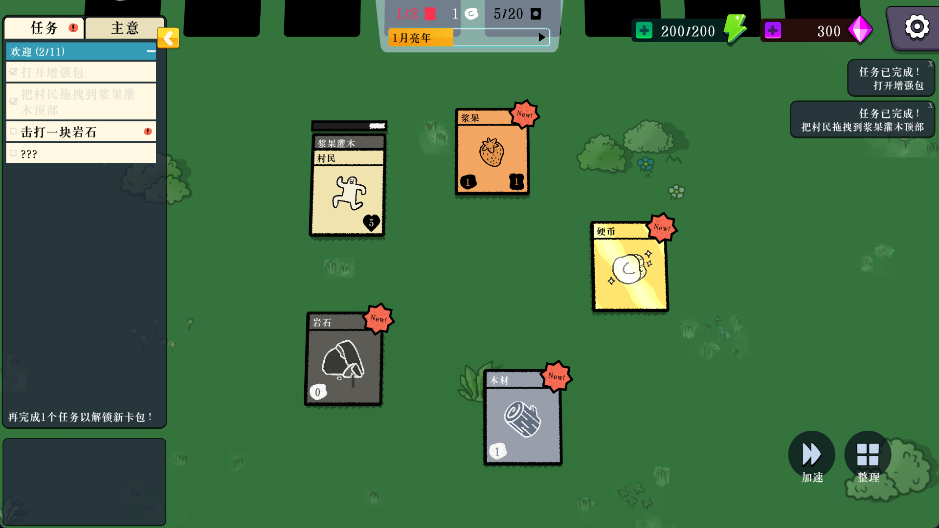Screen dimensions: 939x528
Task: Dismiss the 把村民拖拽到浆果灌木顶部 completed notification
Action: pyautogui.click(x=930, y=106)
